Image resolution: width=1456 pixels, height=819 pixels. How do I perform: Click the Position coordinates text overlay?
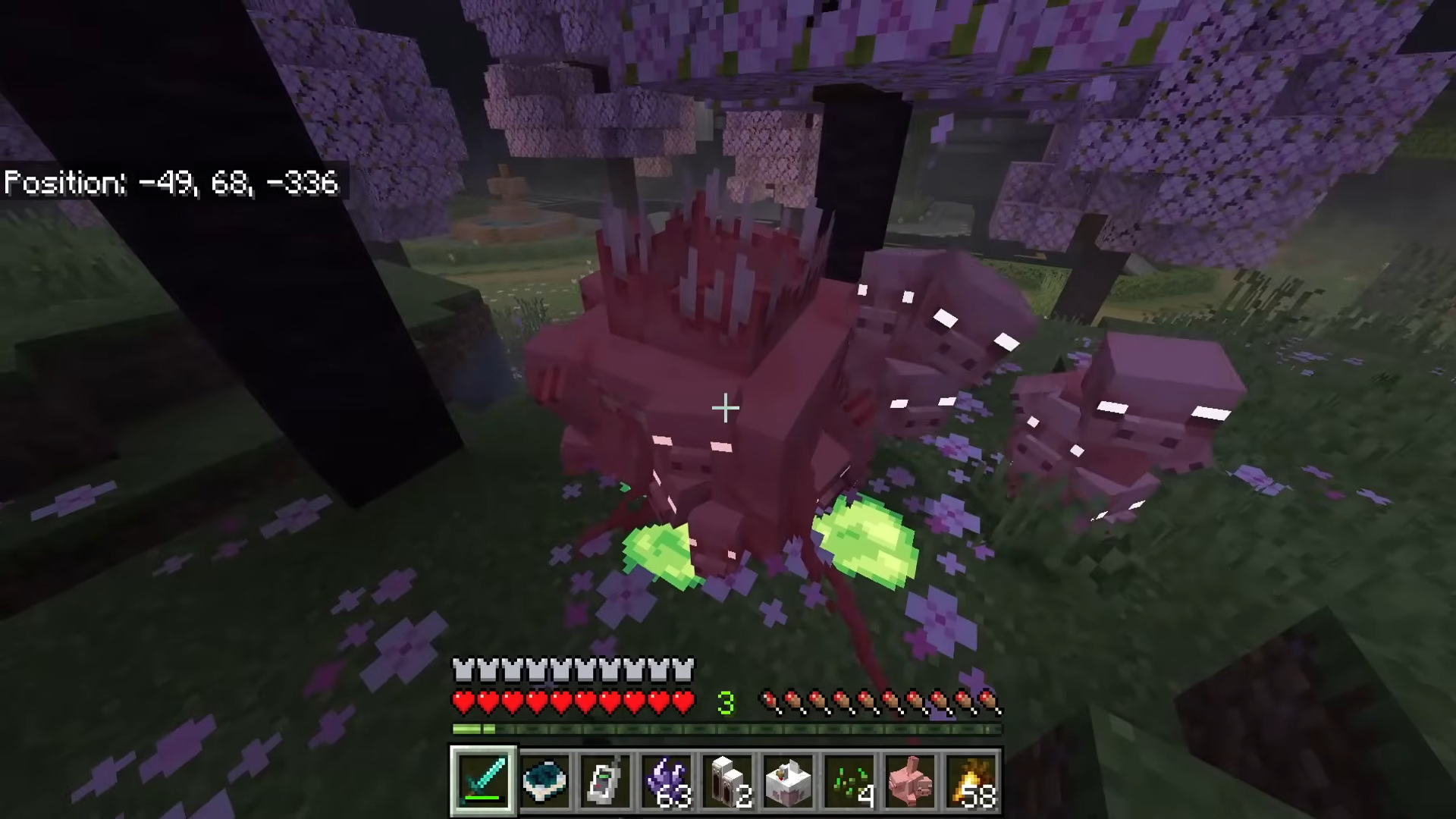(171, 183)
